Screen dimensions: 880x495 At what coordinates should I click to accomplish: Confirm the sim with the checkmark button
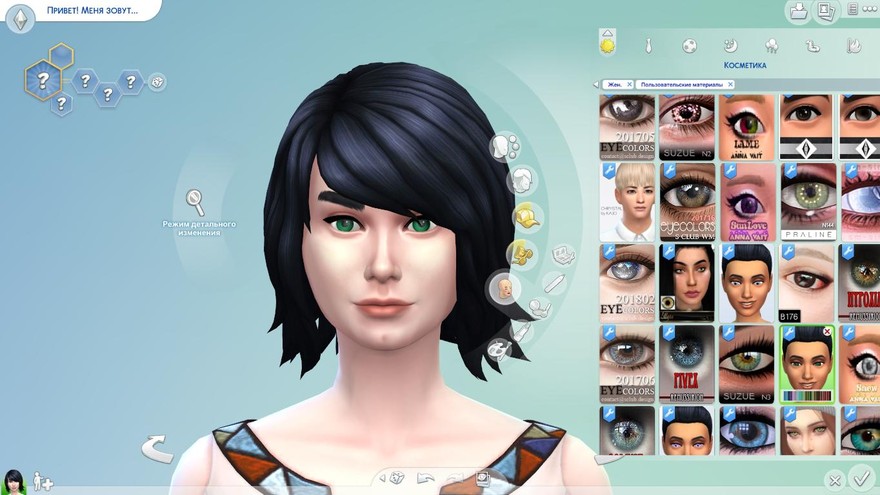[x=859, y=479]
